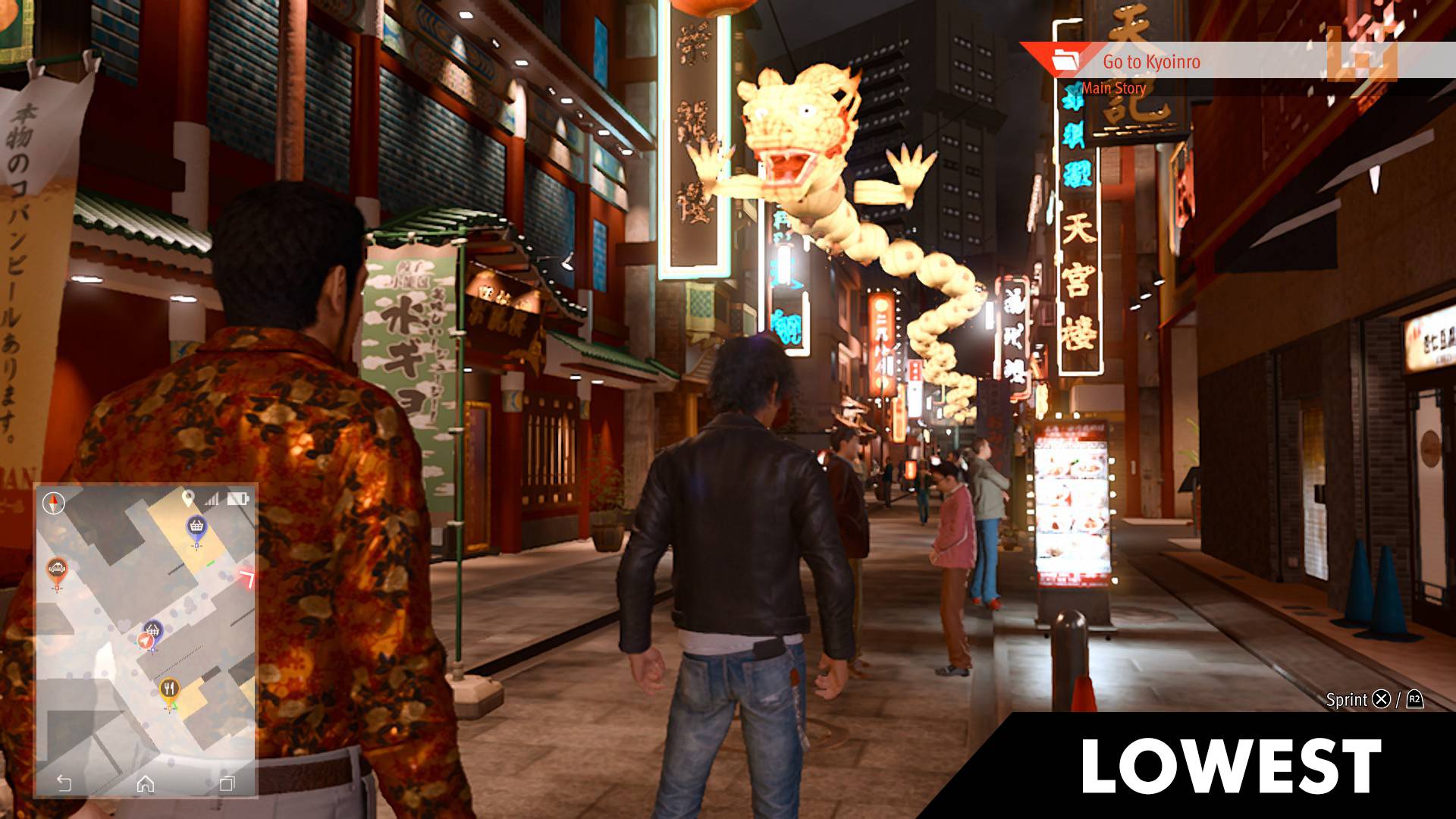Expand the minimap using the recents square button

tap(227, 783)
